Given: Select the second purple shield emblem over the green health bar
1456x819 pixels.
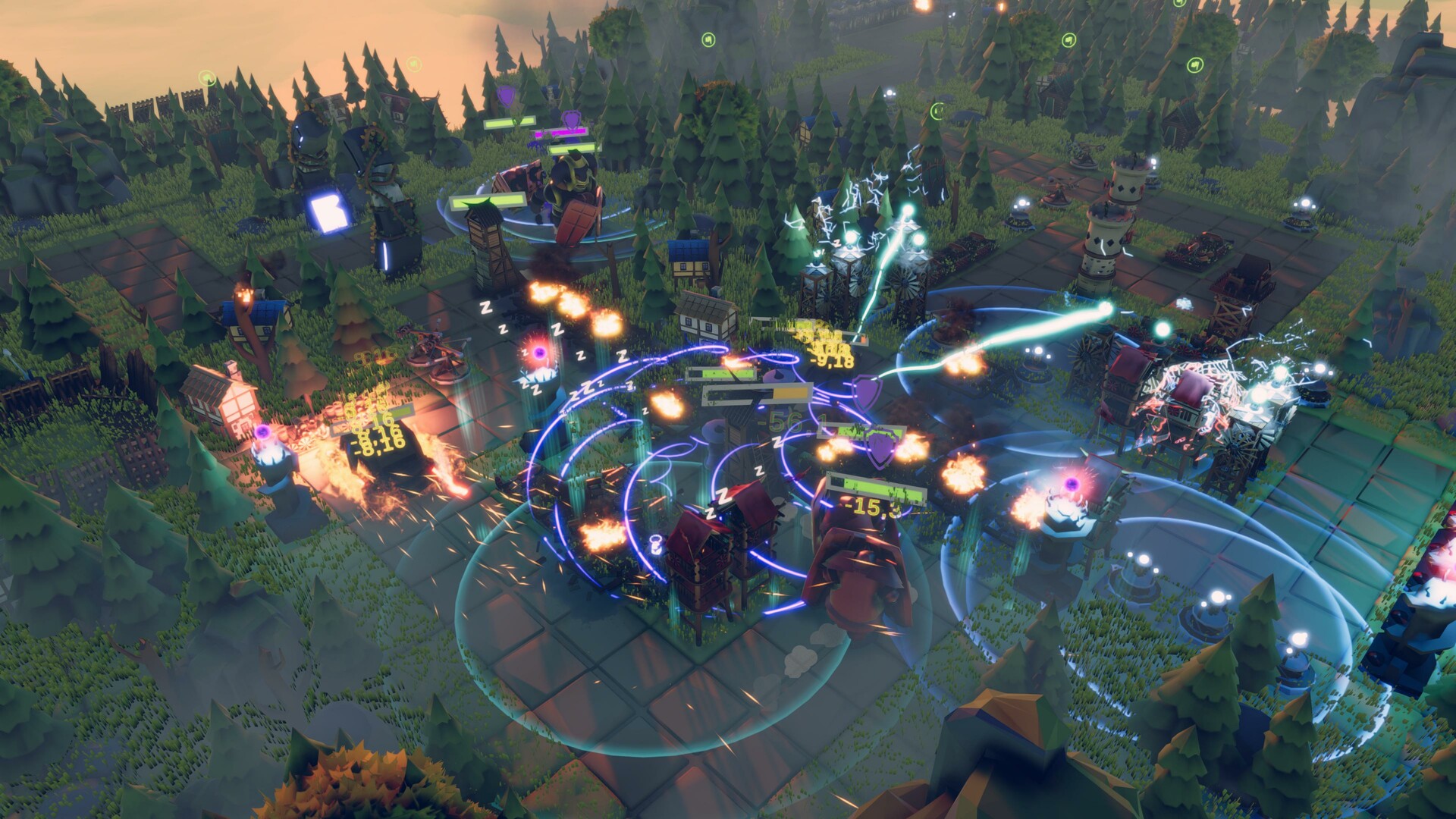Looking at the screenshot, I should [880, 447].
